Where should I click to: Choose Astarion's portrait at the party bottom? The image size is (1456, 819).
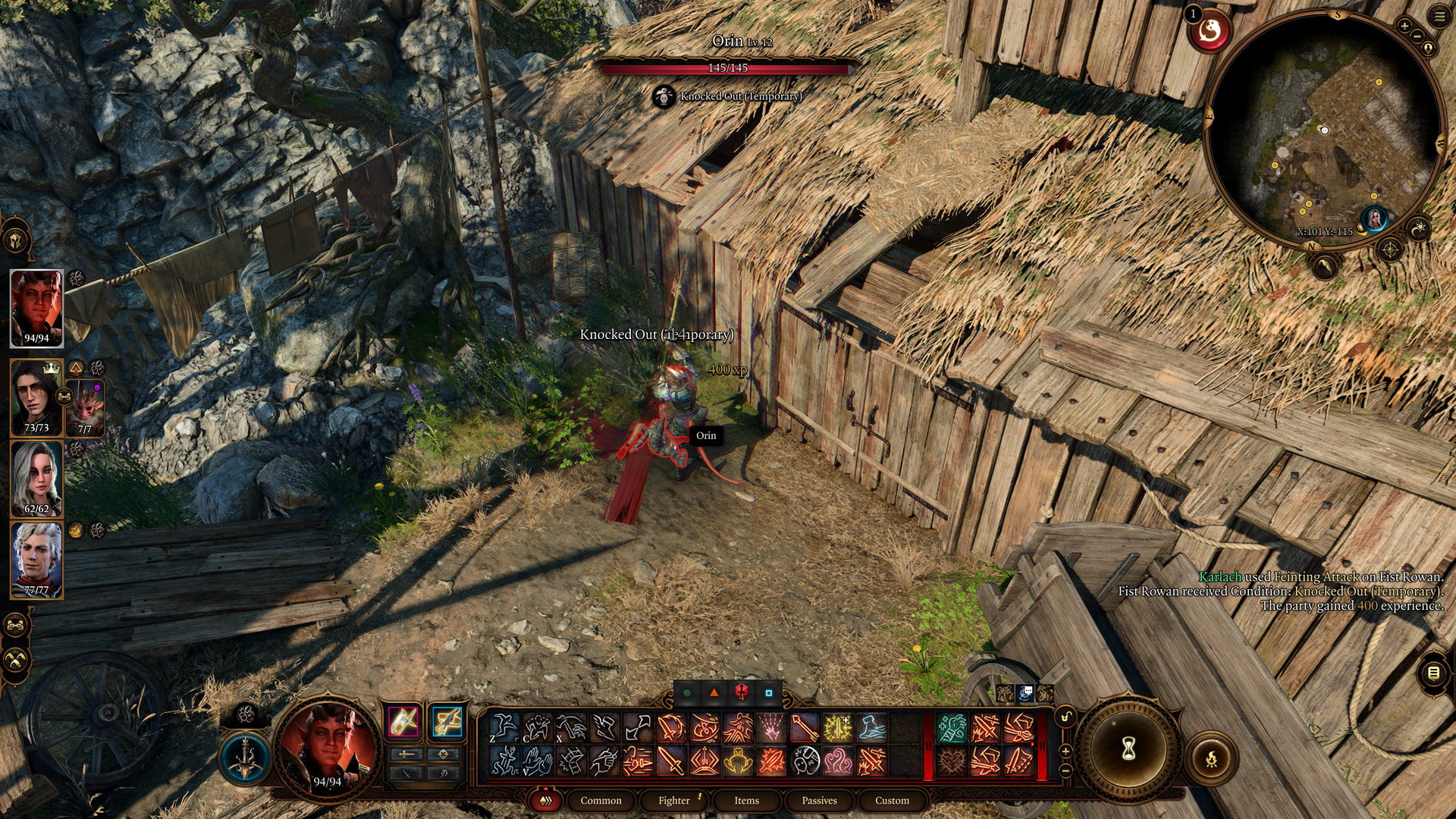tap(36, 560)
